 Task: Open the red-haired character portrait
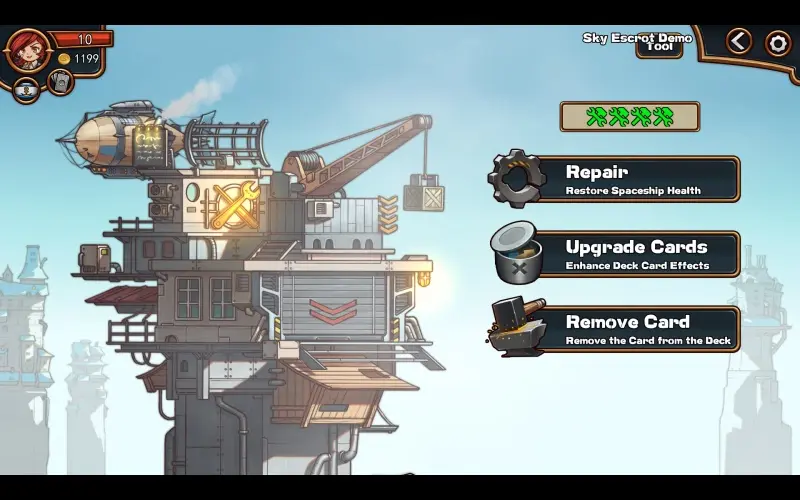(27, 48)
